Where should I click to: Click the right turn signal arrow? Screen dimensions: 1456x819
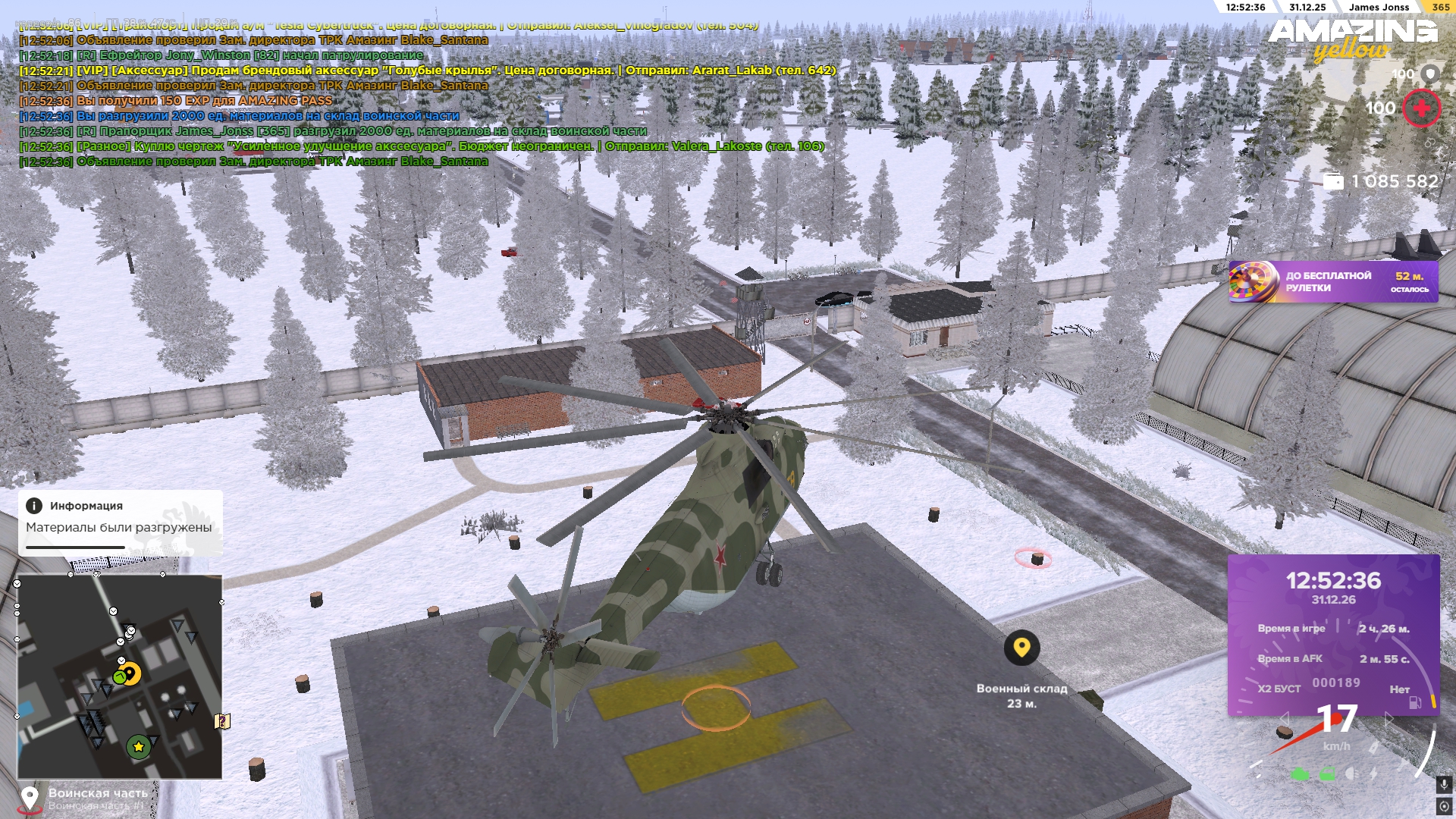[x=1389, y=717]
